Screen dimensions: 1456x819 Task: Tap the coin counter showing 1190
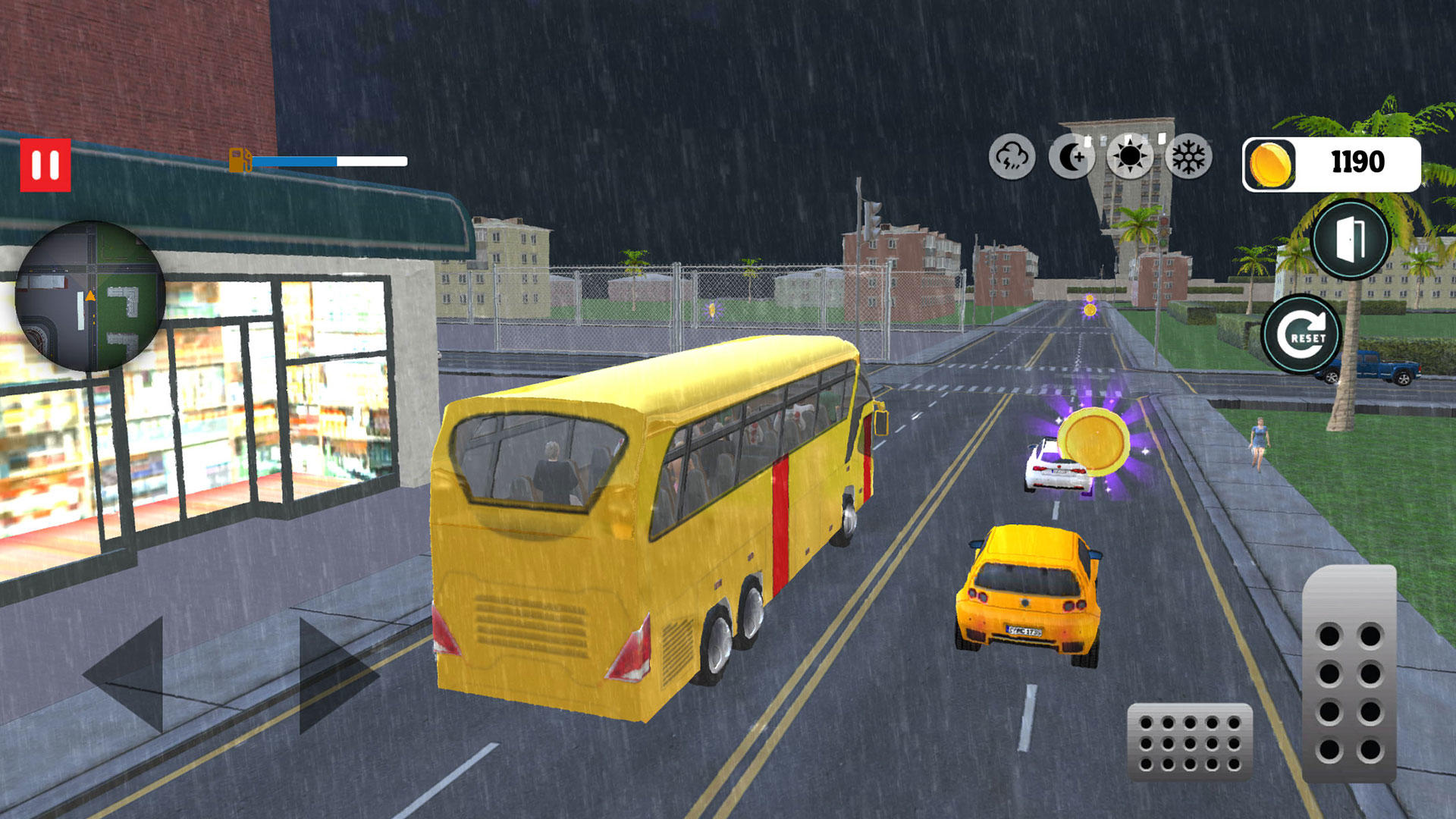click(x=1355, y=161)
